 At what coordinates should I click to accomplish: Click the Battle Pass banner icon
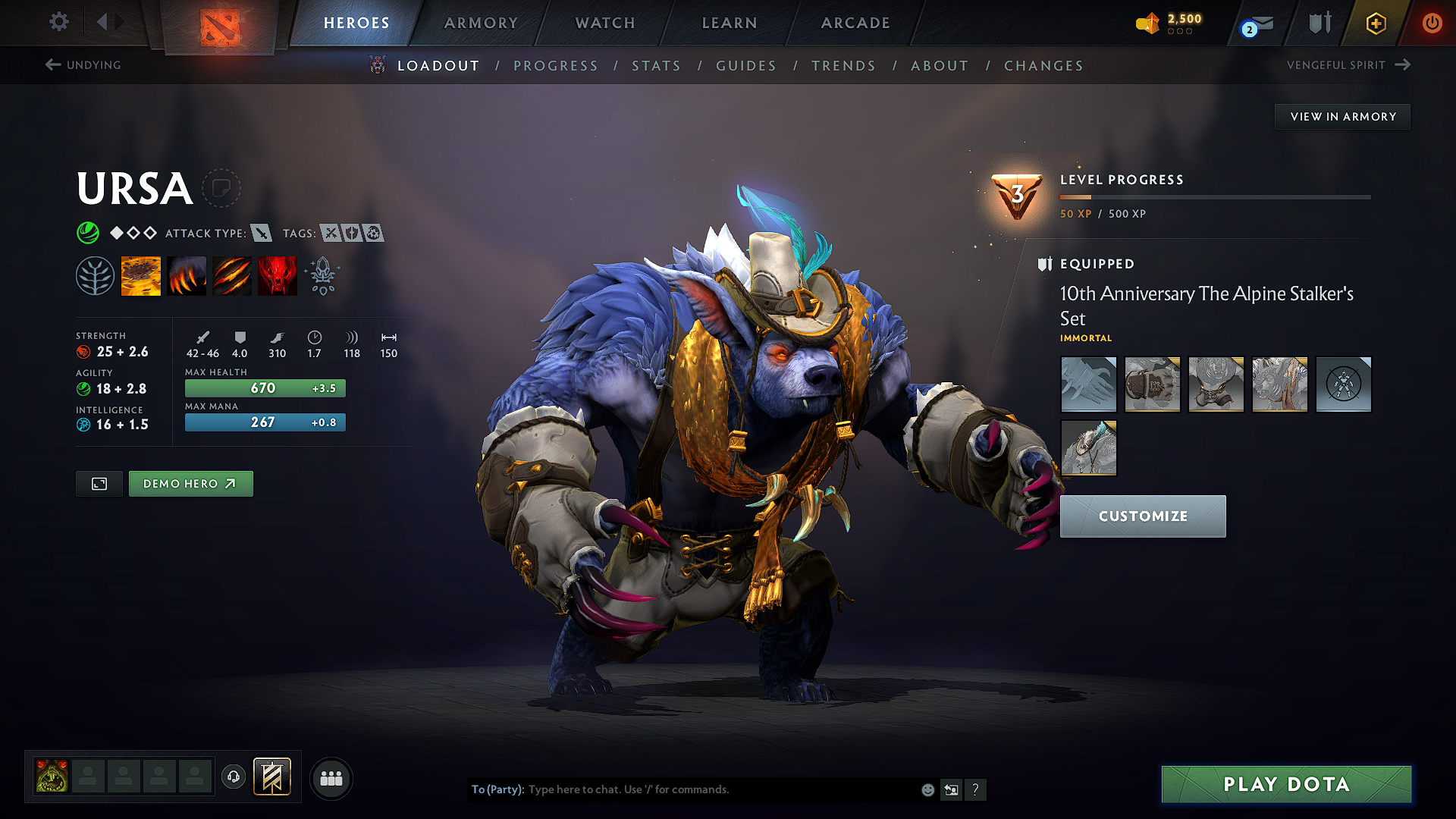pyautogui.click(x=272, y=777)
